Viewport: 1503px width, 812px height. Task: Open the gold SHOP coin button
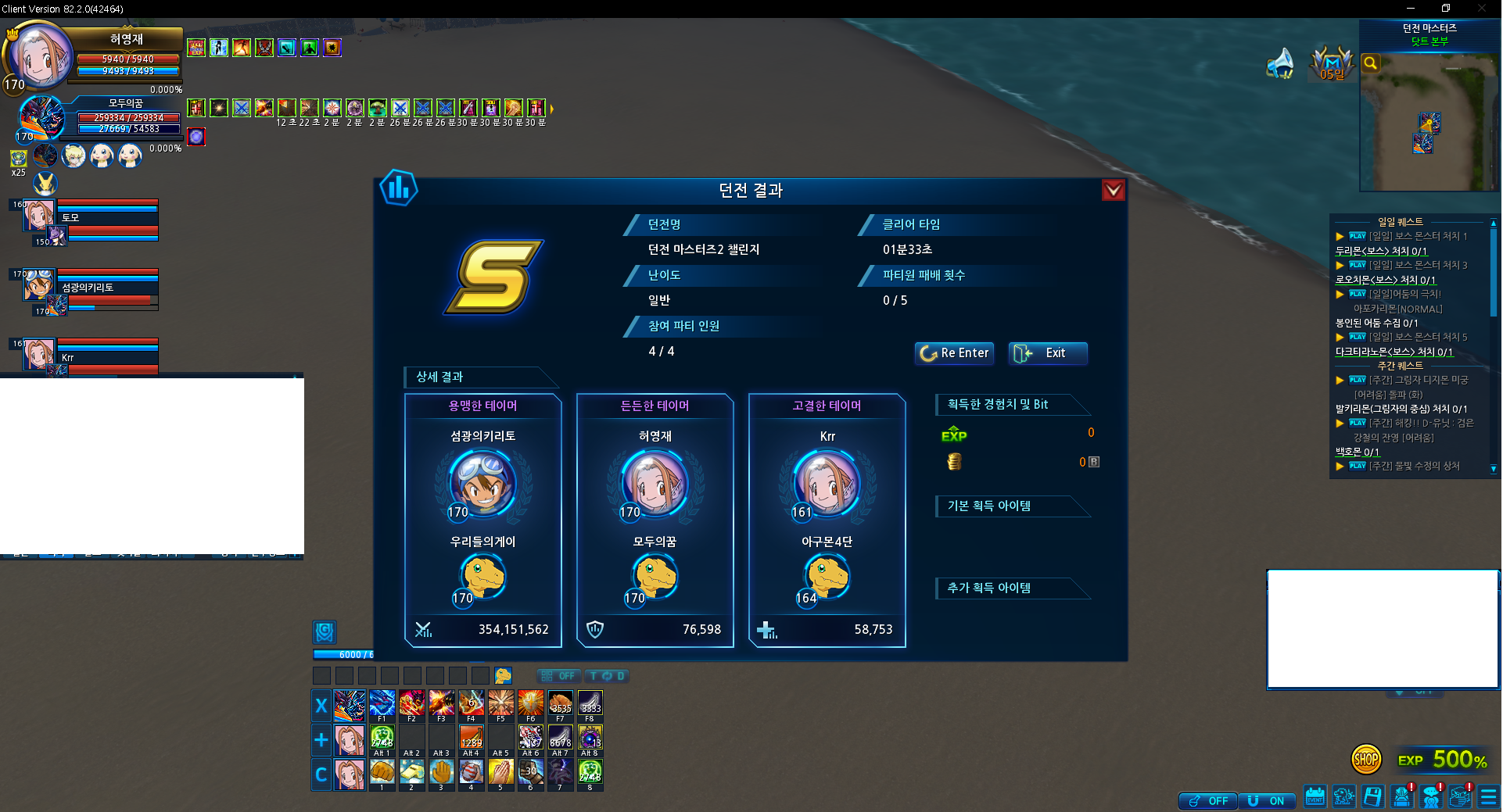click(x=1365, y=759)
